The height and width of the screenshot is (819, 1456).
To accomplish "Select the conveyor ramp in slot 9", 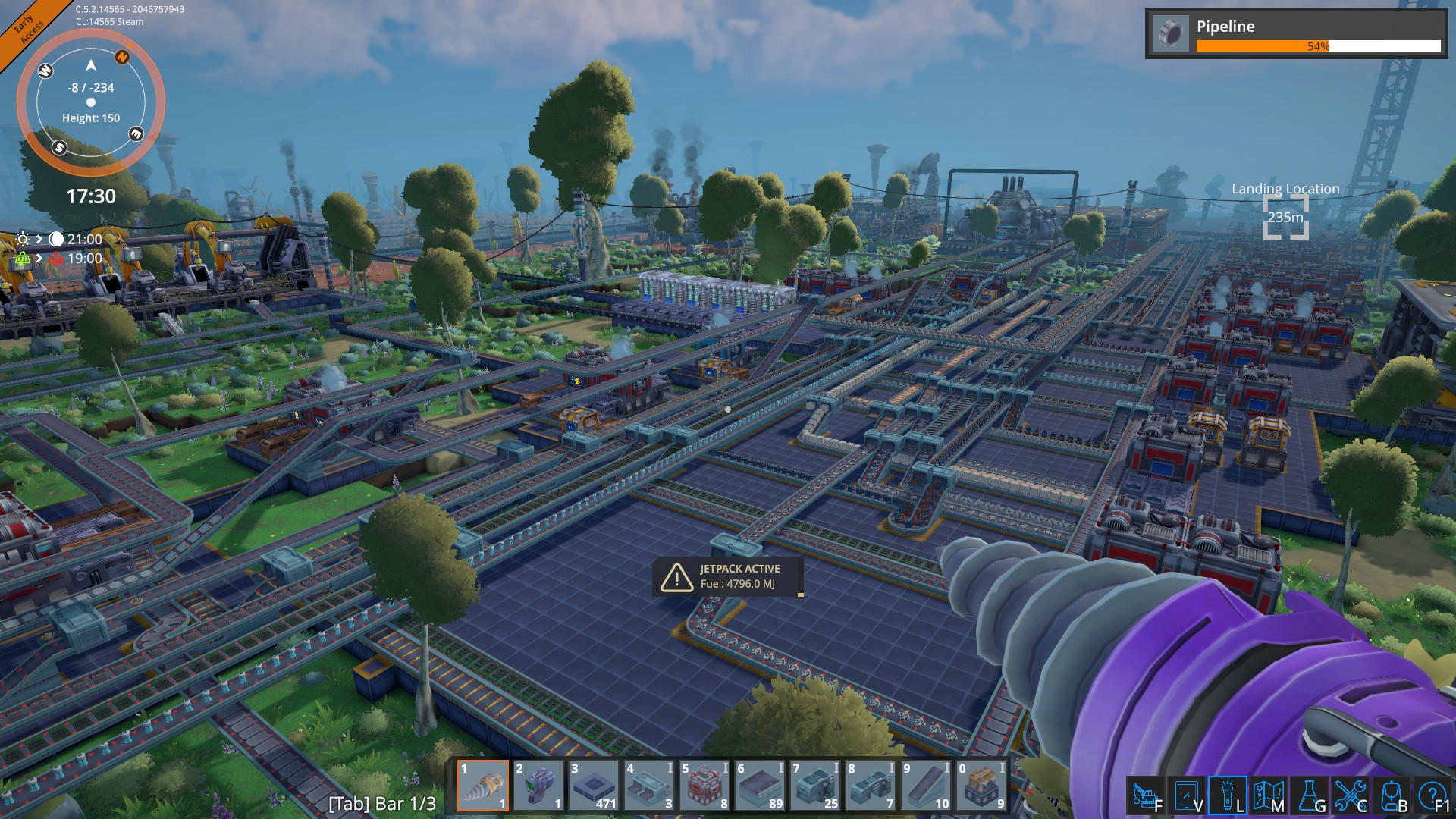I will point(926,786).
